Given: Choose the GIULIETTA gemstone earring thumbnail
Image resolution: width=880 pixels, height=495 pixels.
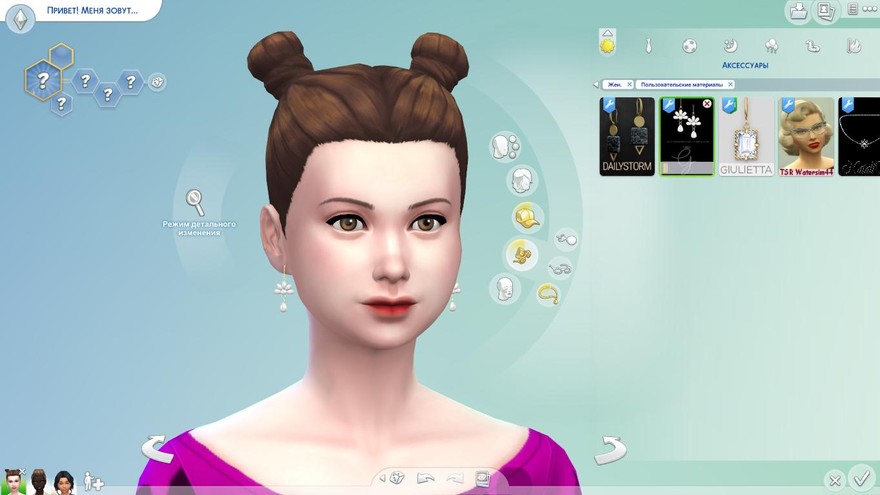Looking at the screenshot, I should (x=747, y=136).
